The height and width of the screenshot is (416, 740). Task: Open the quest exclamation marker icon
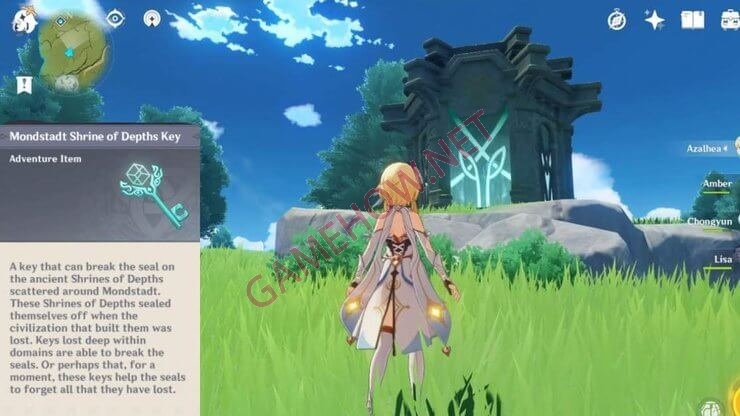pyautogui.click(x=23, y=85)
